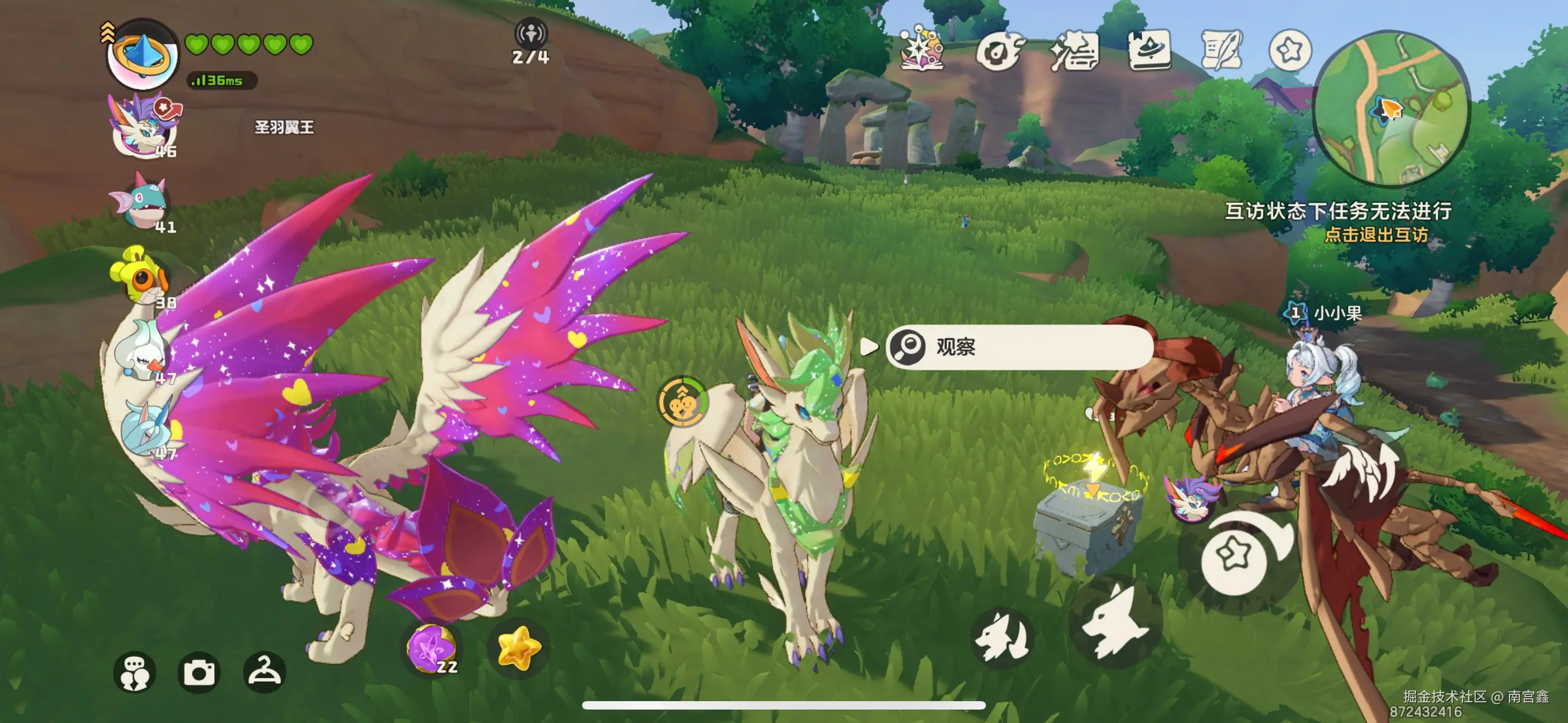The image size is (1568, 723).
Task: Open the witch hat card menu
Action: coord(1149,49)
